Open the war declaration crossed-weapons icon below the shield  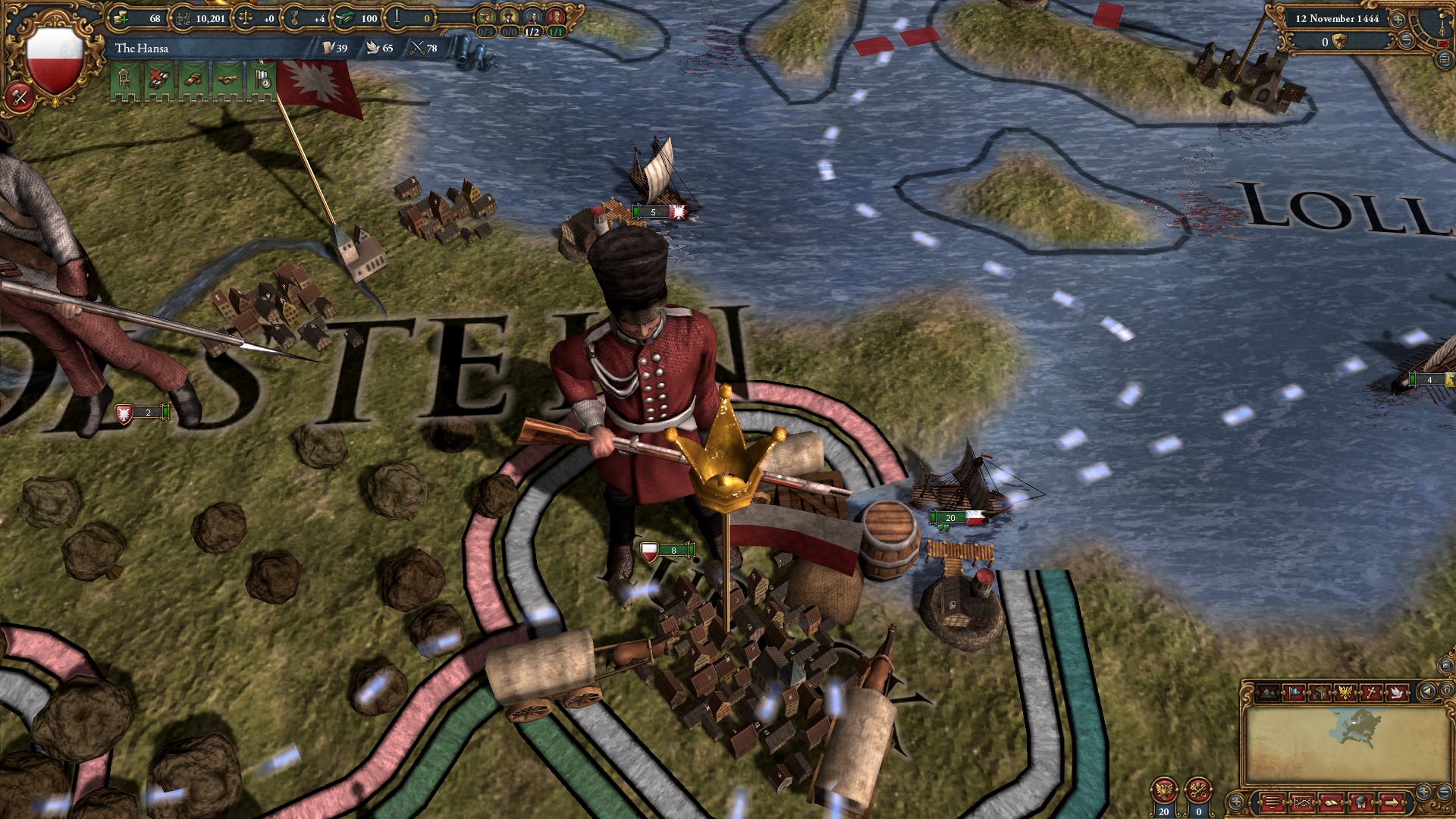[x=19, y=96]
